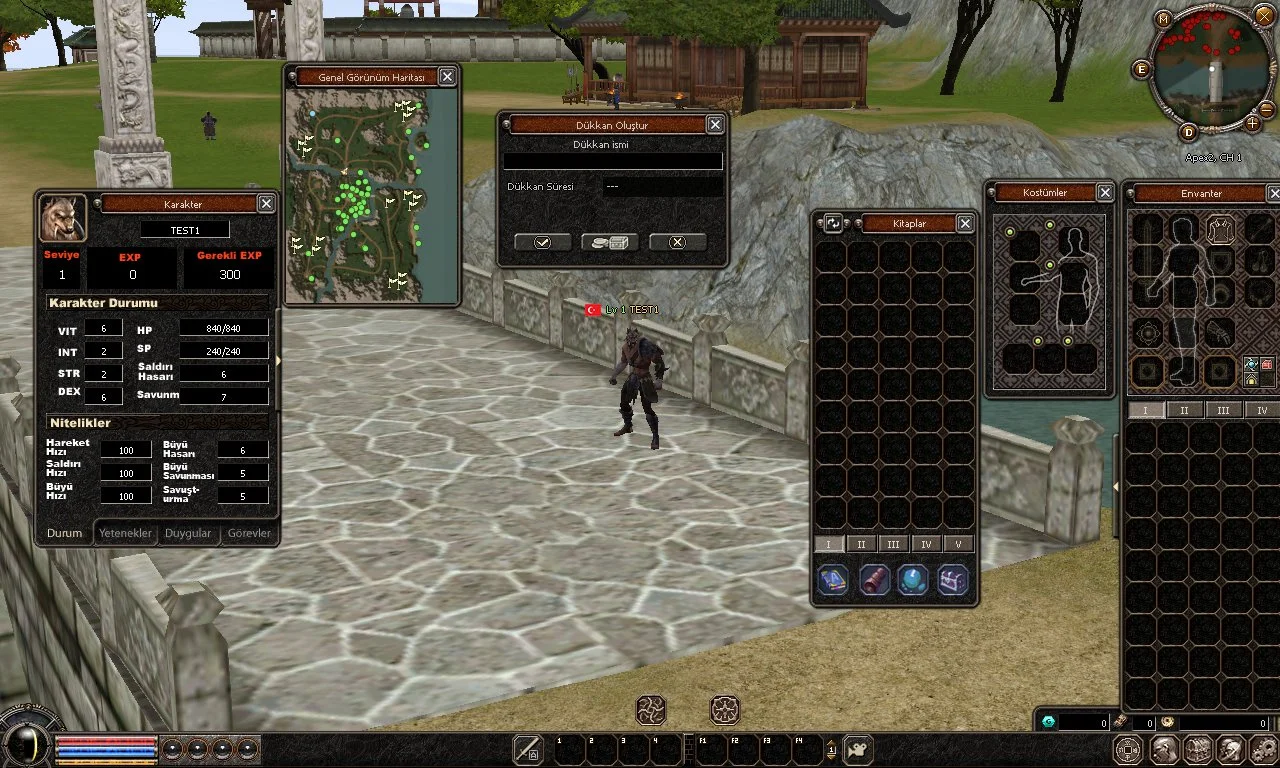Open inventory page II in Envanter

(1184, 410)
